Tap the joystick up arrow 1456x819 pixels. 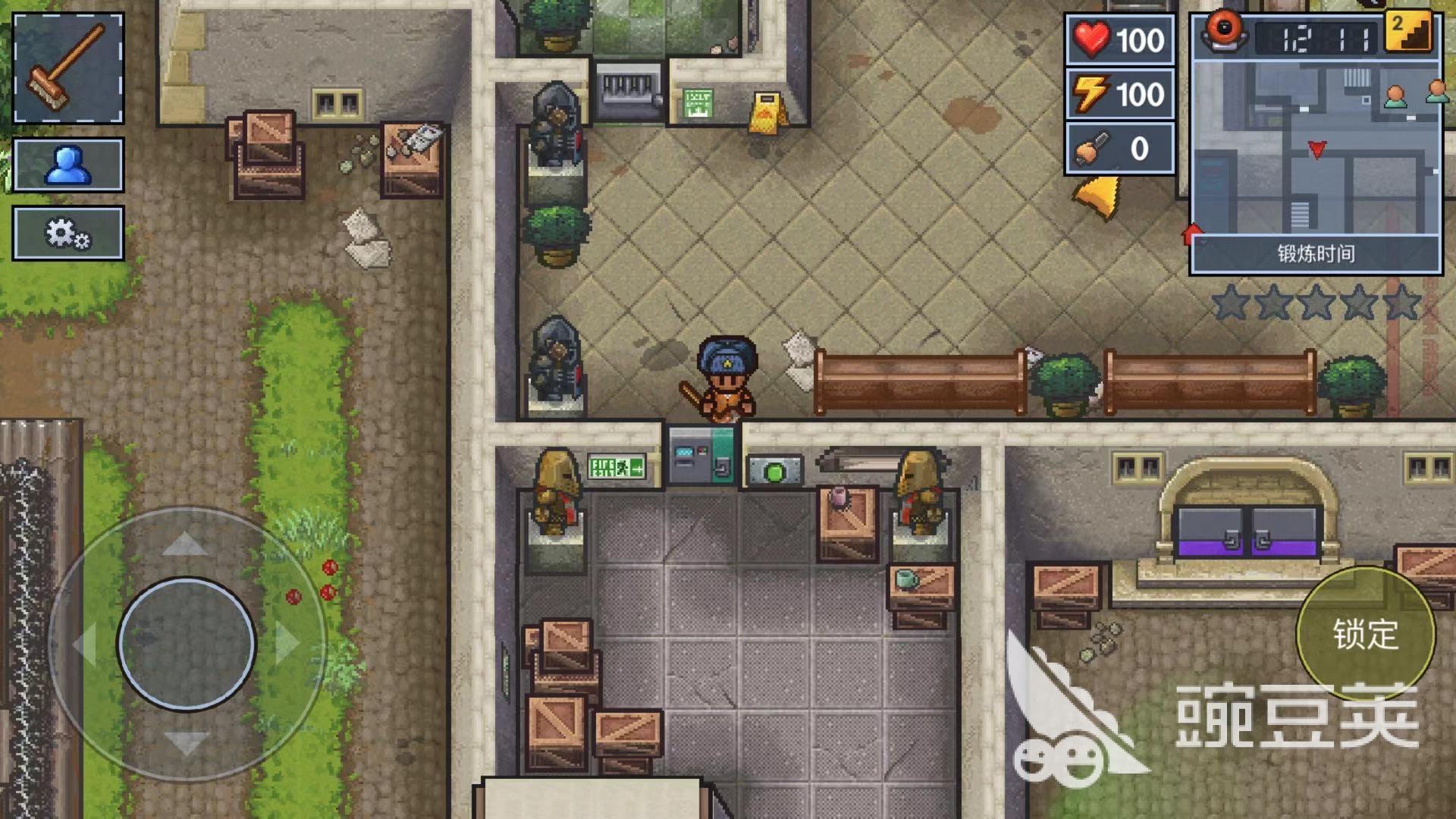point(186,543)
